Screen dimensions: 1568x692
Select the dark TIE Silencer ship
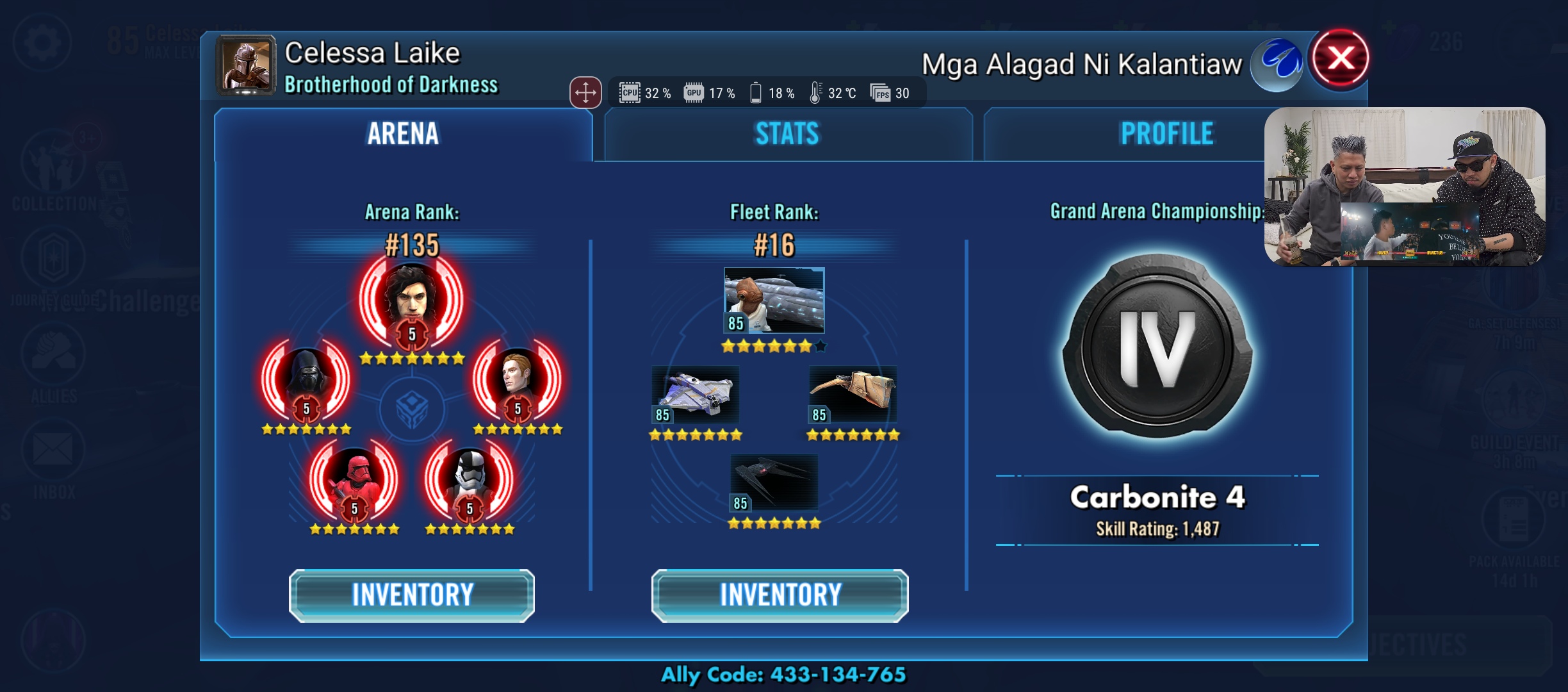click(774, 482)
